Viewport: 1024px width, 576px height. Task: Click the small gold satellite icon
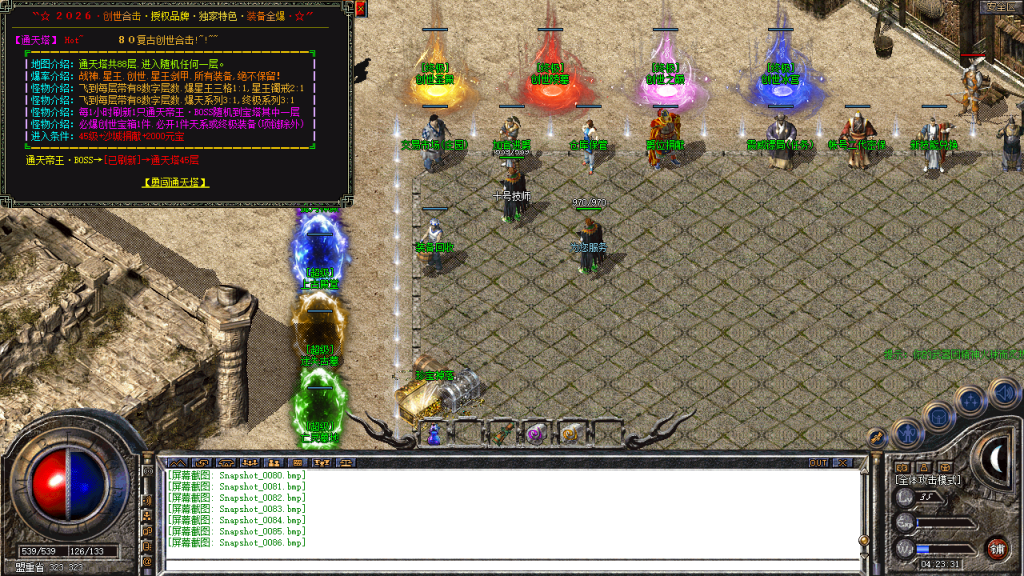click(x=876, y=438)
